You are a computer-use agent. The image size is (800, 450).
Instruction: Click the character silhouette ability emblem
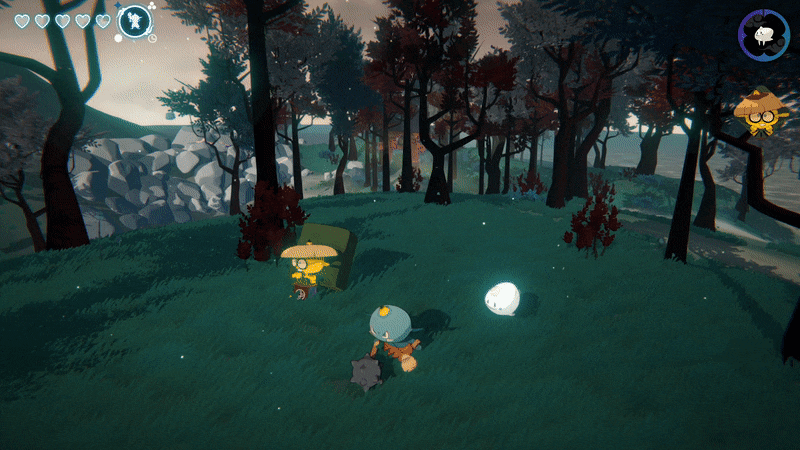click(x=133, y=21)
